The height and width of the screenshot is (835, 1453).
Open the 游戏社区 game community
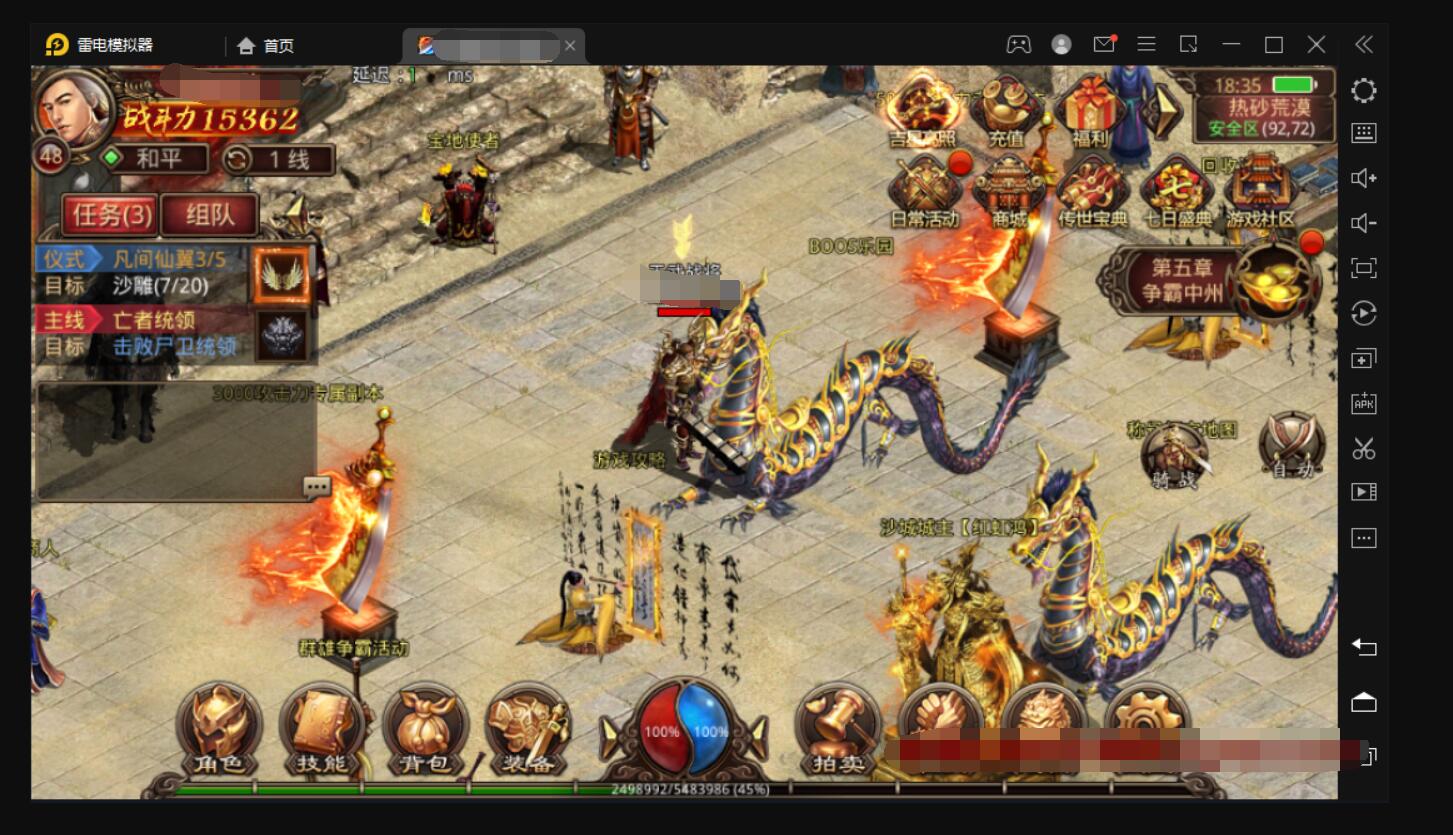(x=1260, y=190)
